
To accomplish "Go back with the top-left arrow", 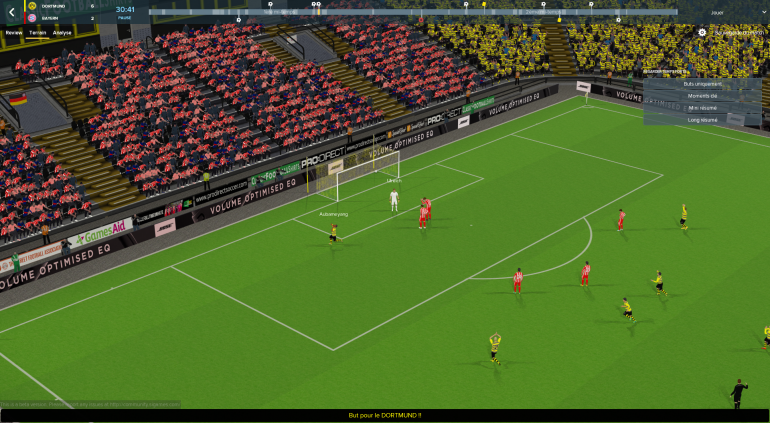I will click(11, 12).
